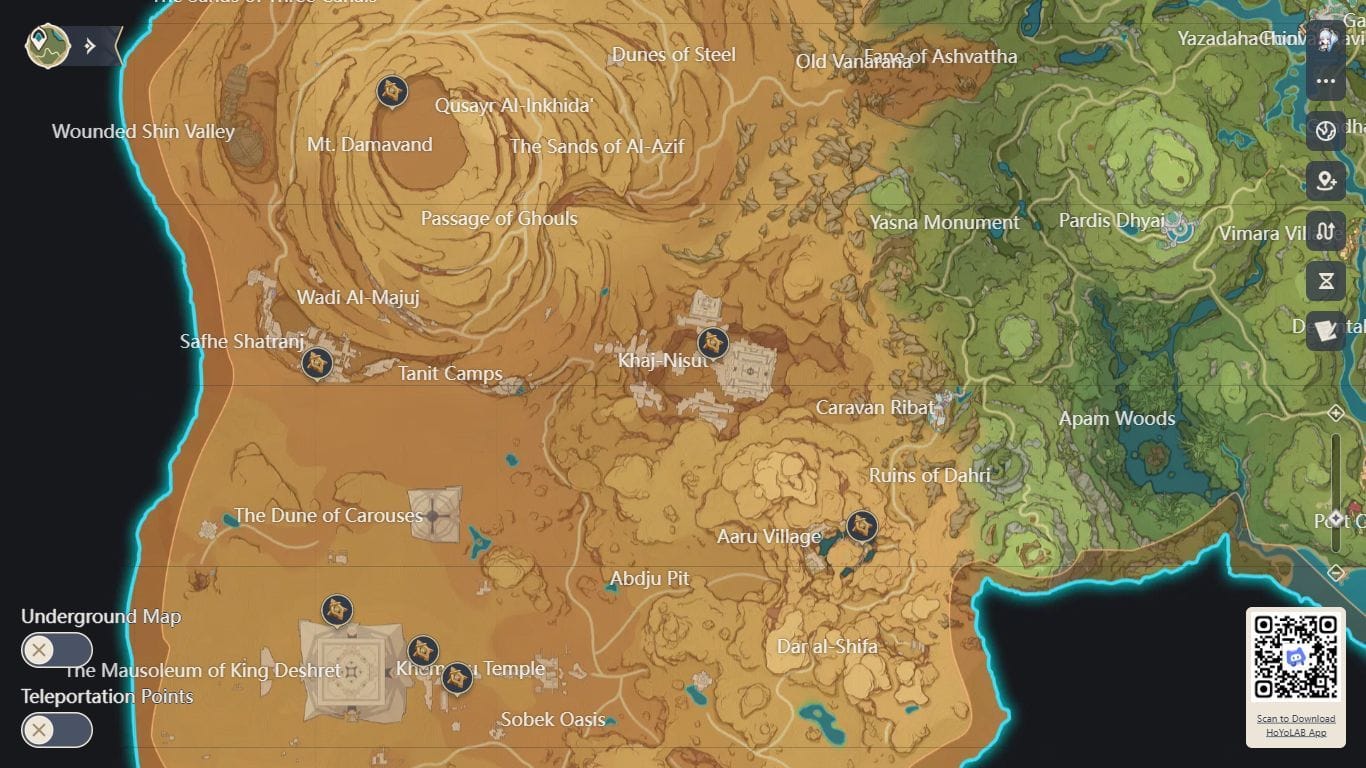Select the teleport waypoint at Safhe Shatranj
The width and height of the screenshot is (1366, 768).
point(317,364)
